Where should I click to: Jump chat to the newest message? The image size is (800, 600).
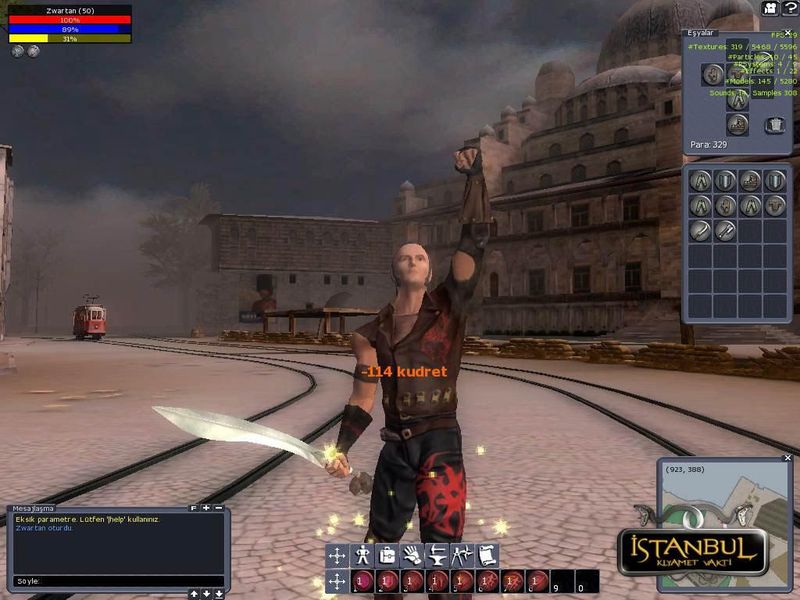pos(219,594)
